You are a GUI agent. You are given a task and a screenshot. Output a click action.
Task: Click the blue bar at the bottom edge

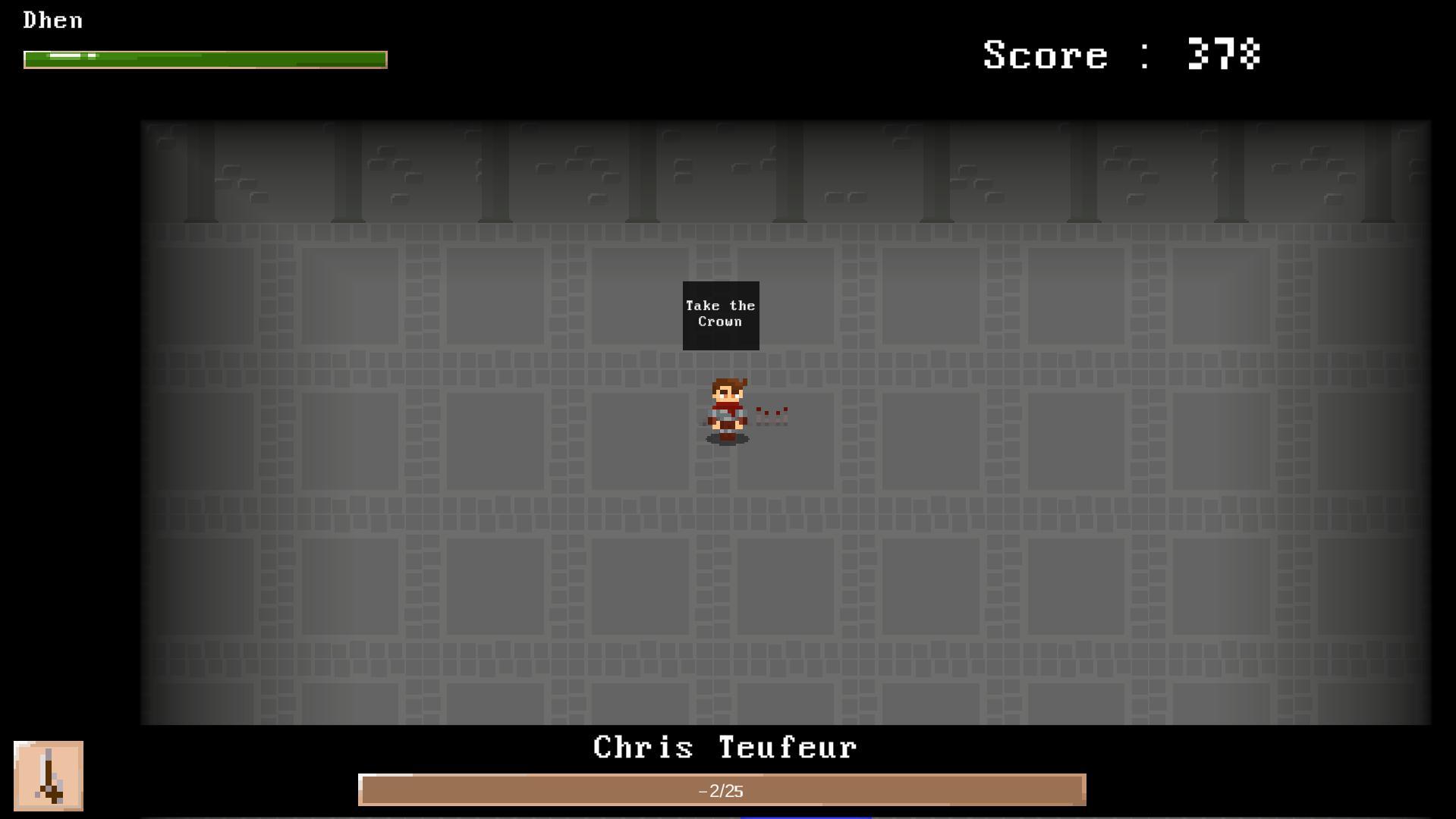pyautogui.click(x=804, y=817)
